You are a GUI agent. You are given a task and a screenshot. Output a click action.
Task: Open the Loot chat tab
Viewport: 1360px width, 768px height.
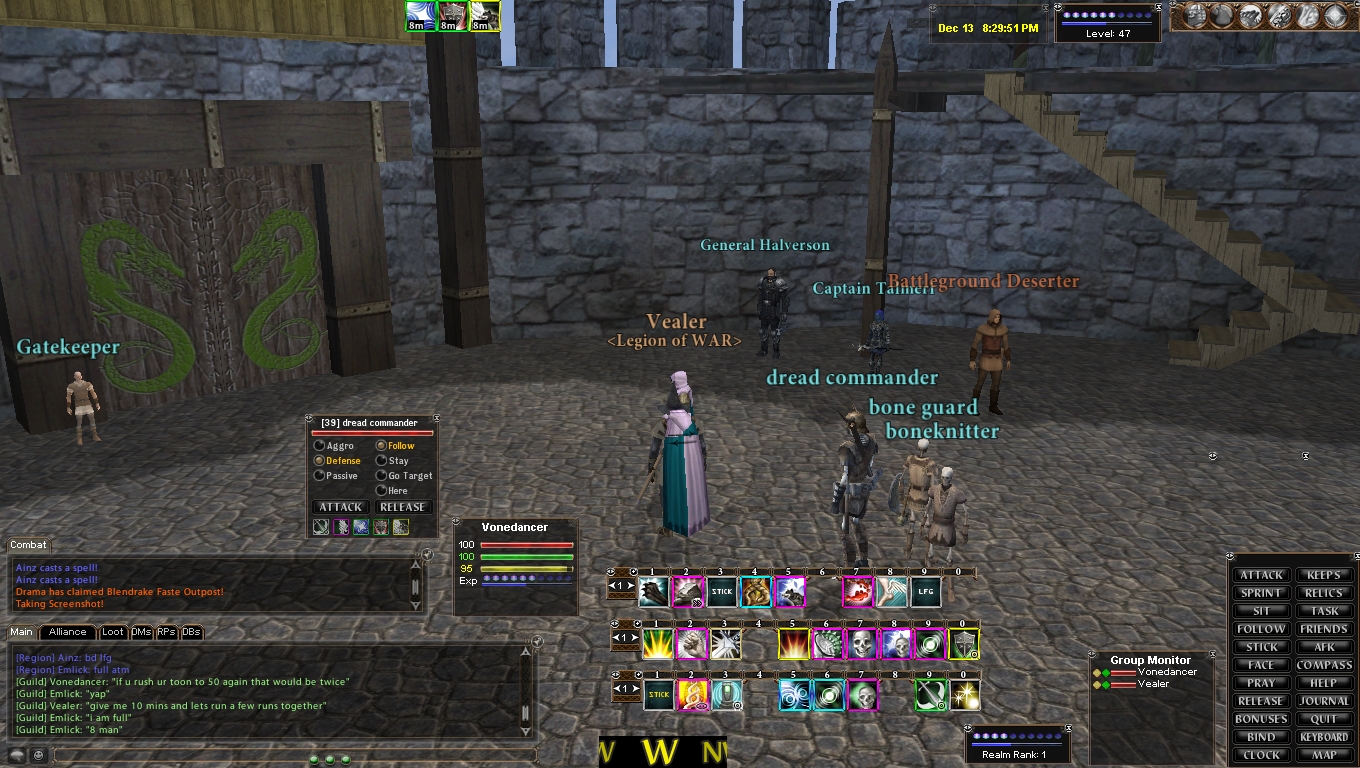click(113, 632)
